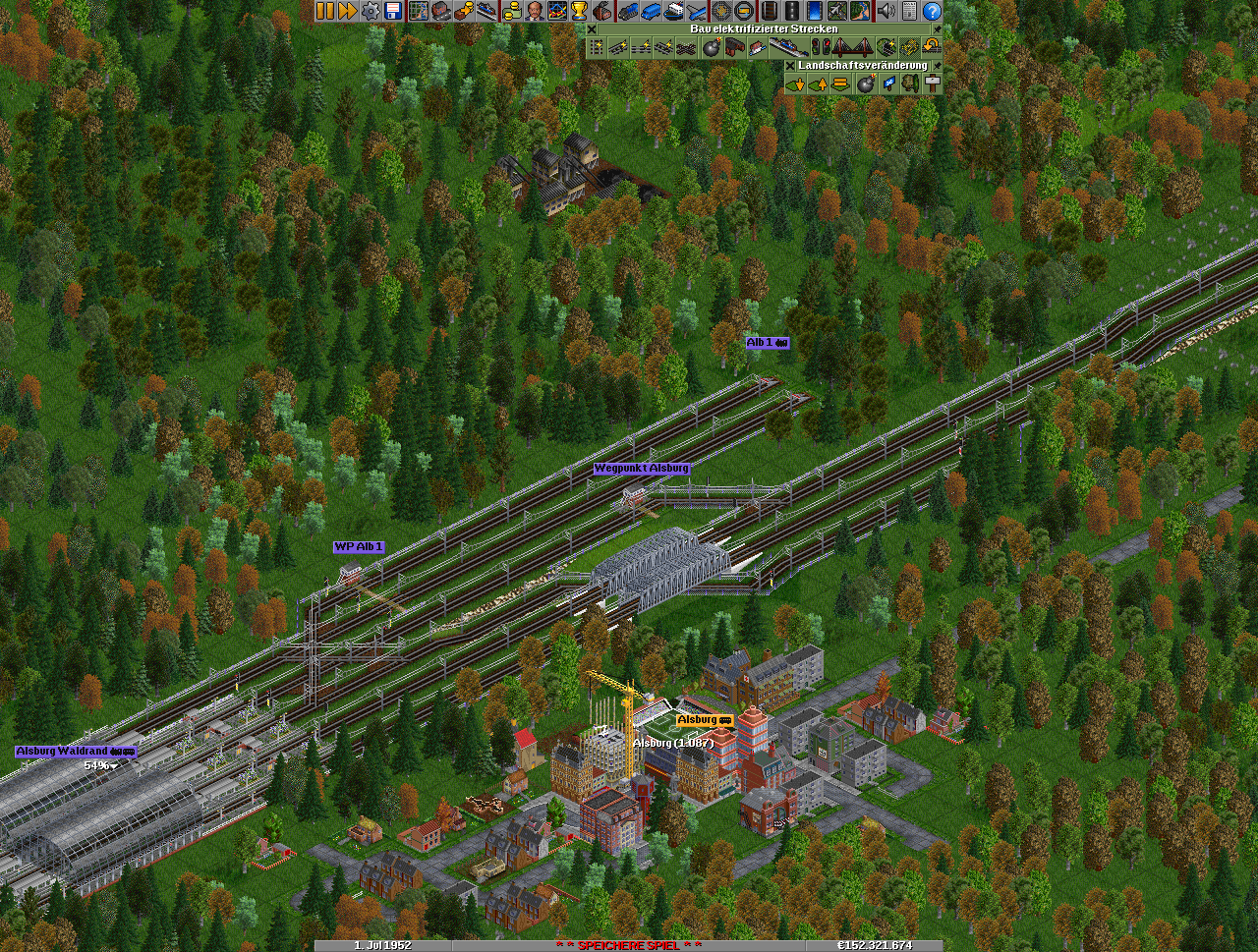Open the blue question mark help menu
This screenshot has width=1258, height=952.
tap(932, 11)
